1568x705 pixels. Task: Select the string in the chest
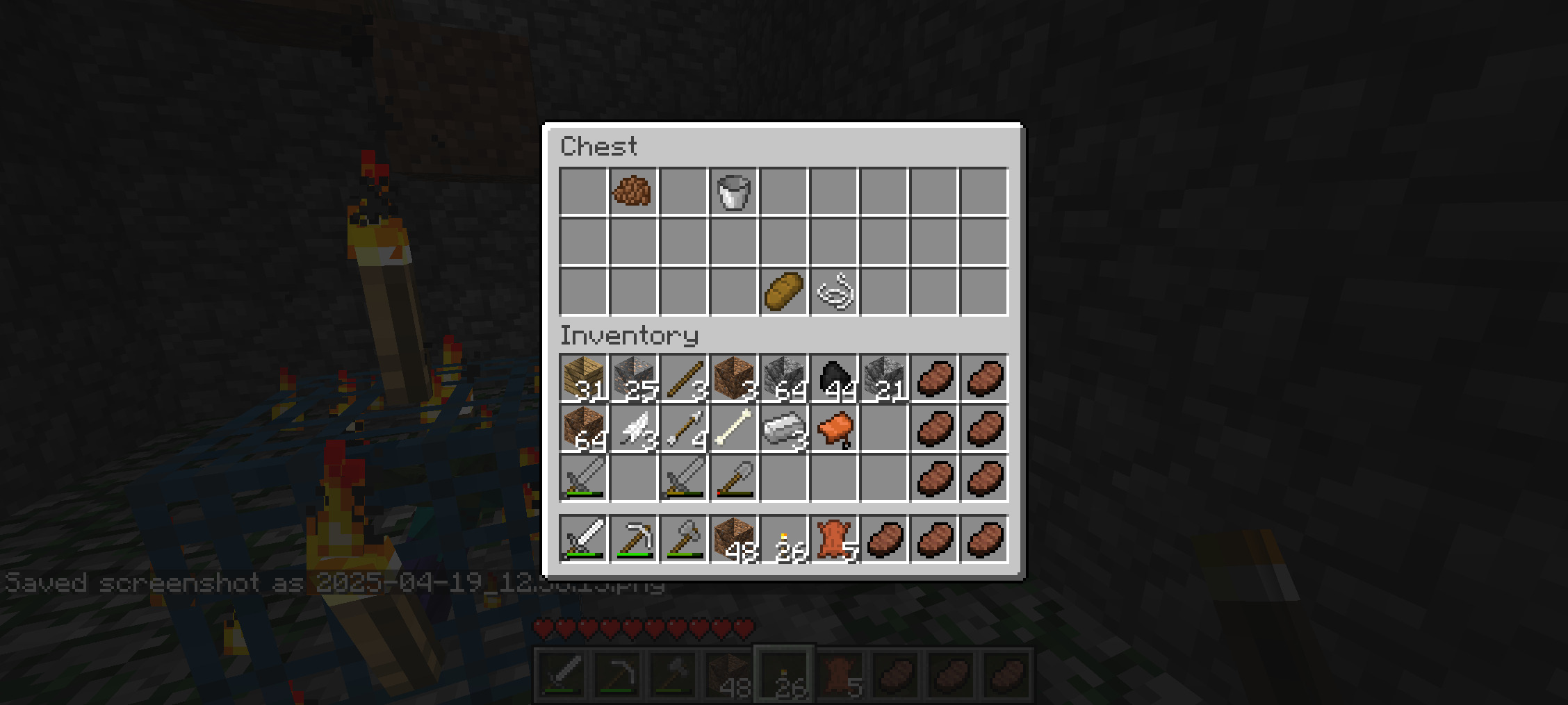[x=834, y=291]
